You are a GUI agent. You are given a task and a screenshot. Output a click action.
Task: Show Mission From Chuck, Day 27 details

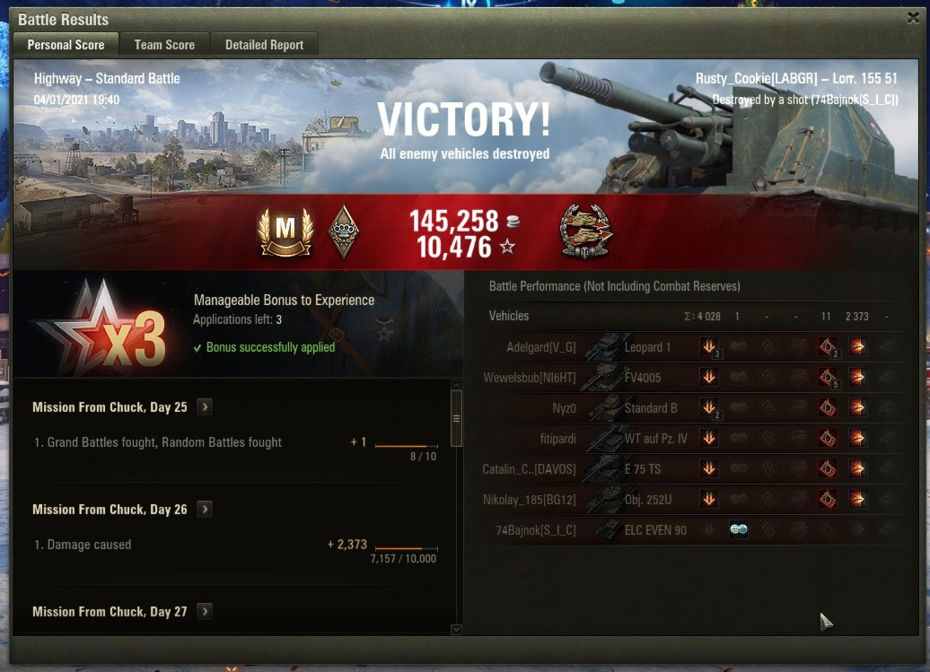click(204, 611)
